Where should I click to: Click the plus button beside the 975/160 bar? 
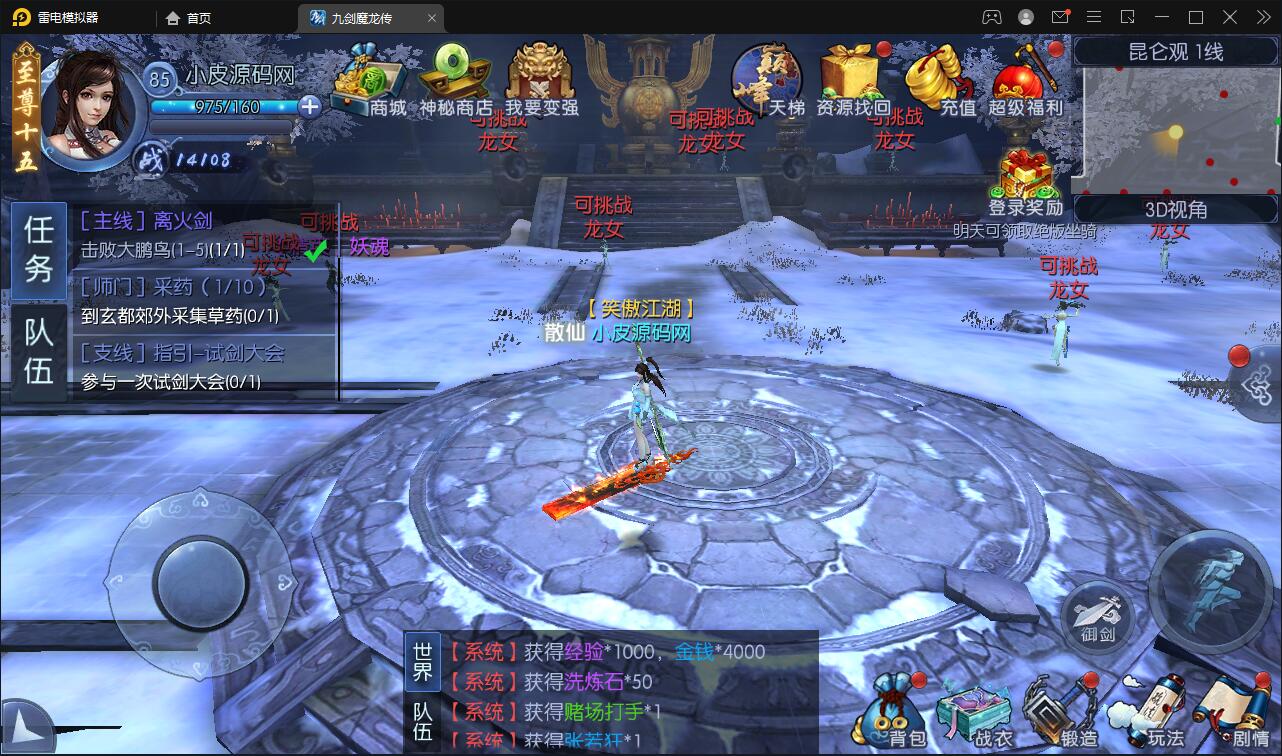coord(310,106)
